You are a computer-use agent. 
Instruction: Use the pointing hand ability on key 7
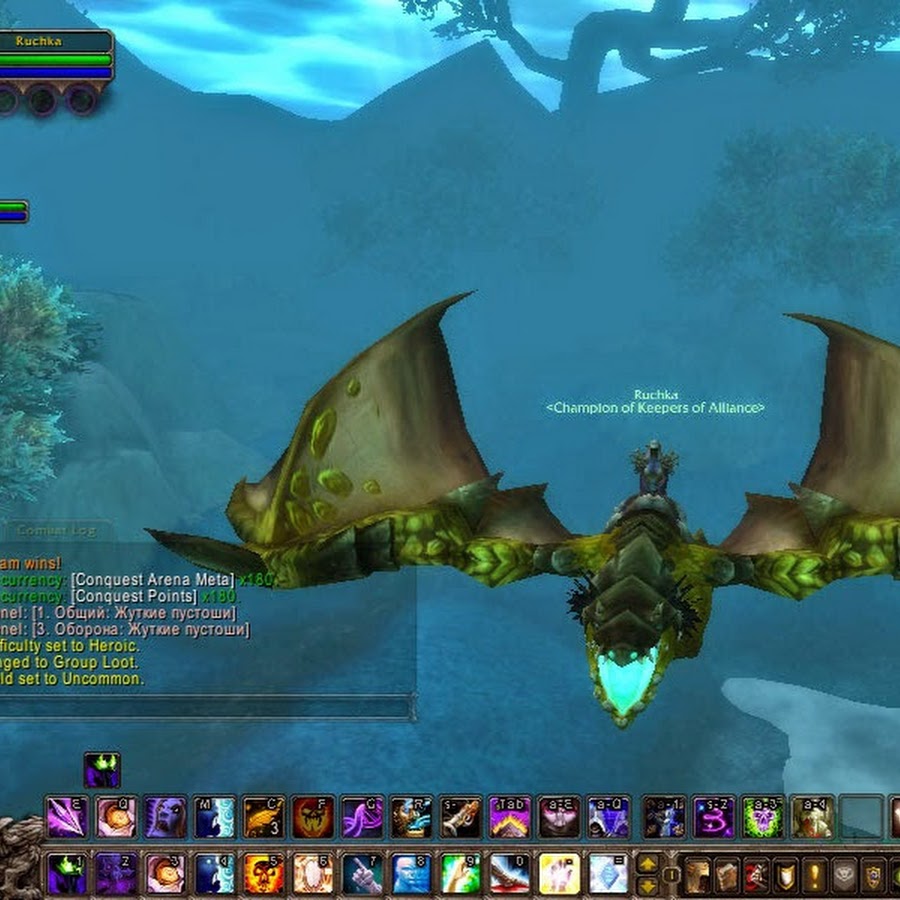pos(362,873)
